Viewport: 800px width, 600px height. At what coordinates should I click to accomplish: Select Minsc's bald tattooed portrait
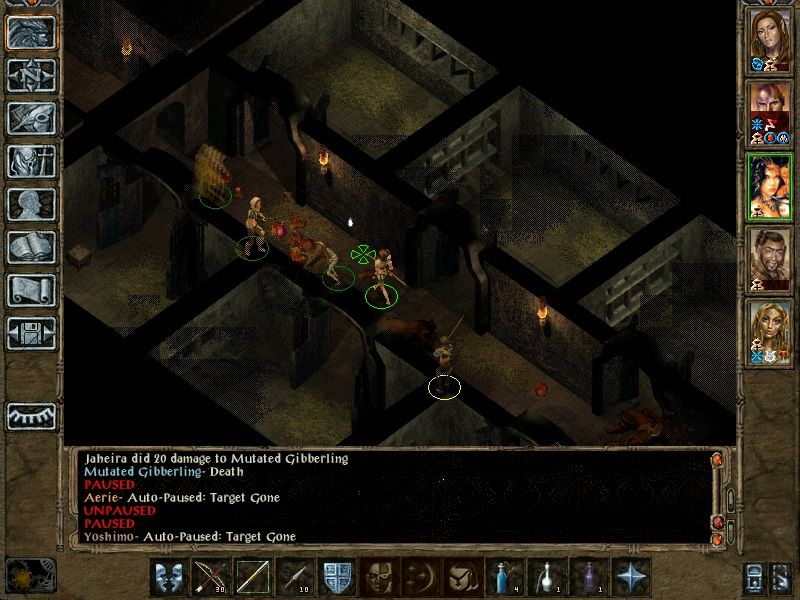770,113
